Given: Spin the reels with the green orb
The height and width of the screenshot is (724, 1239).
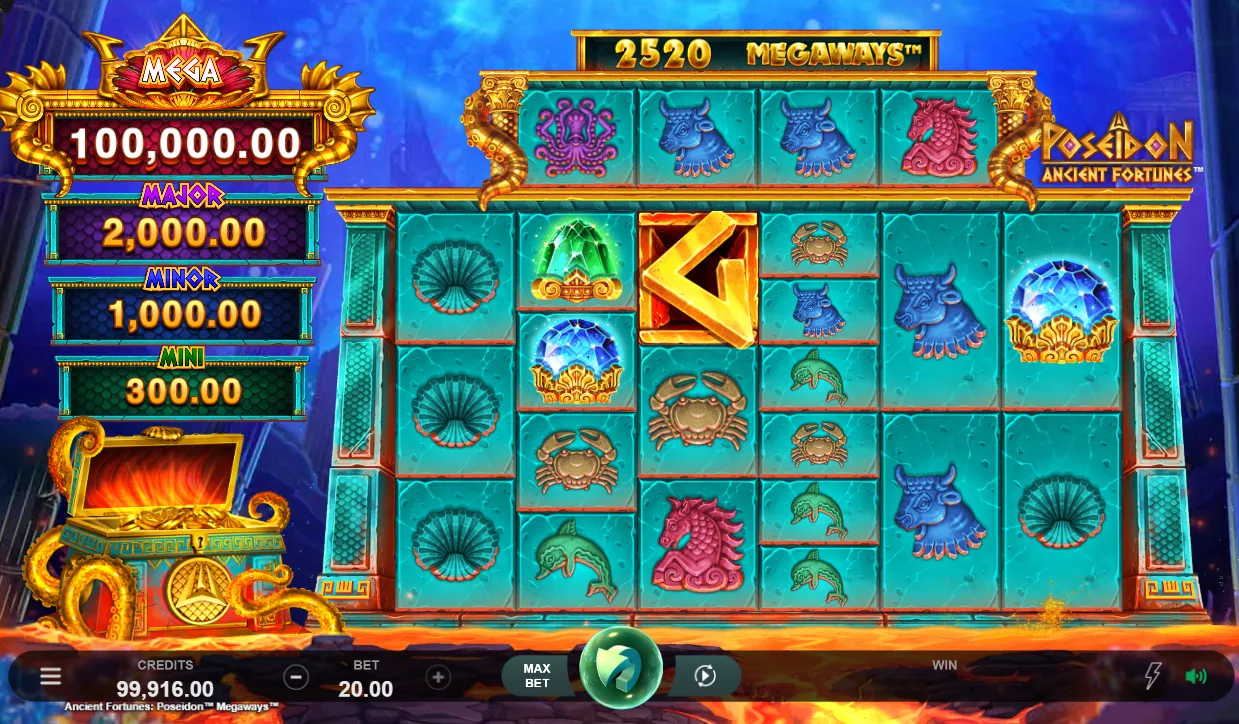Looking at the screenshot, I should (x=620, y=670).
